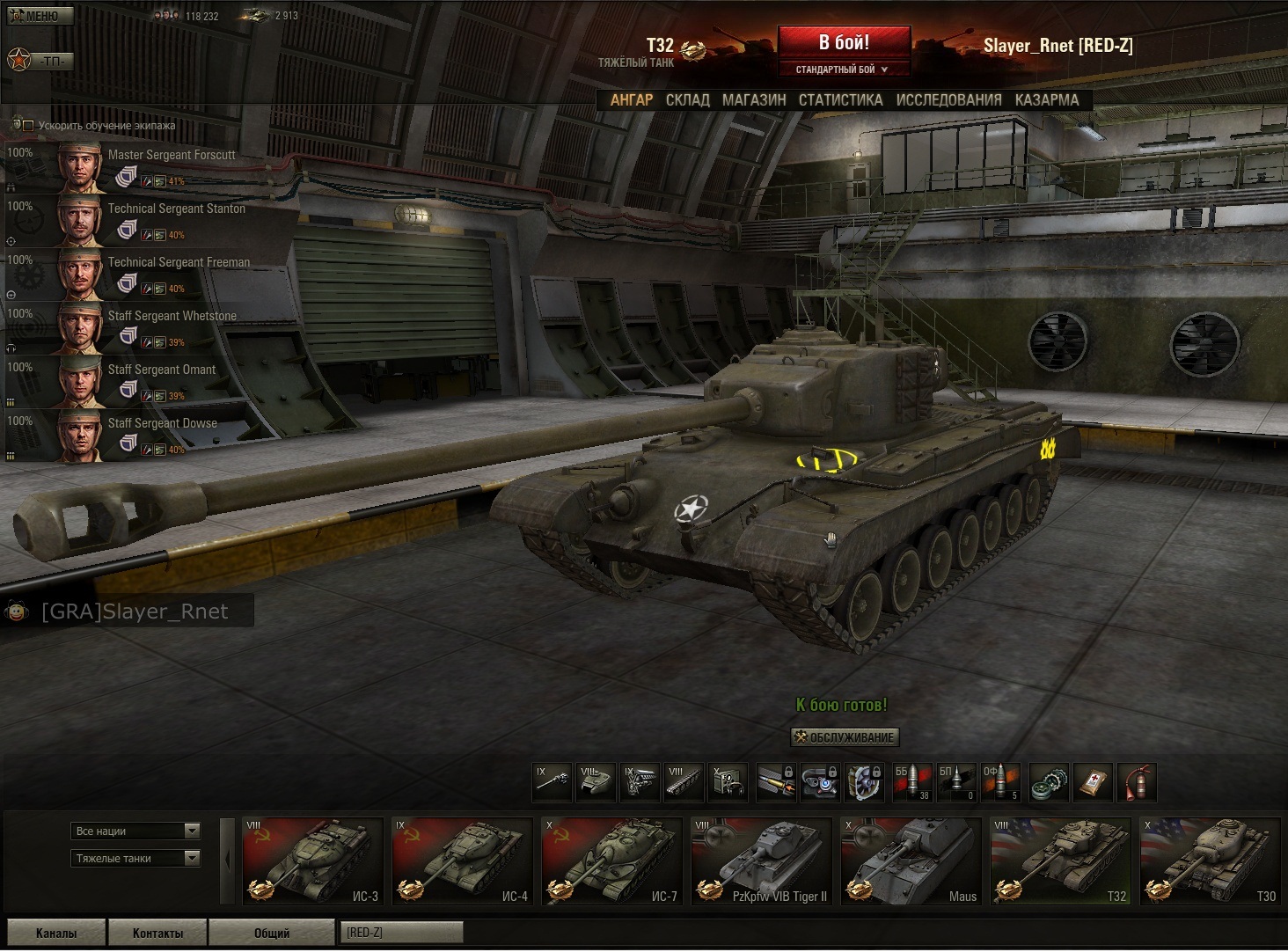Viewport: 1288px width, 952px height.
Task: Open the «КАЗАРМА» tab
Action: (x=1046, y=100)
